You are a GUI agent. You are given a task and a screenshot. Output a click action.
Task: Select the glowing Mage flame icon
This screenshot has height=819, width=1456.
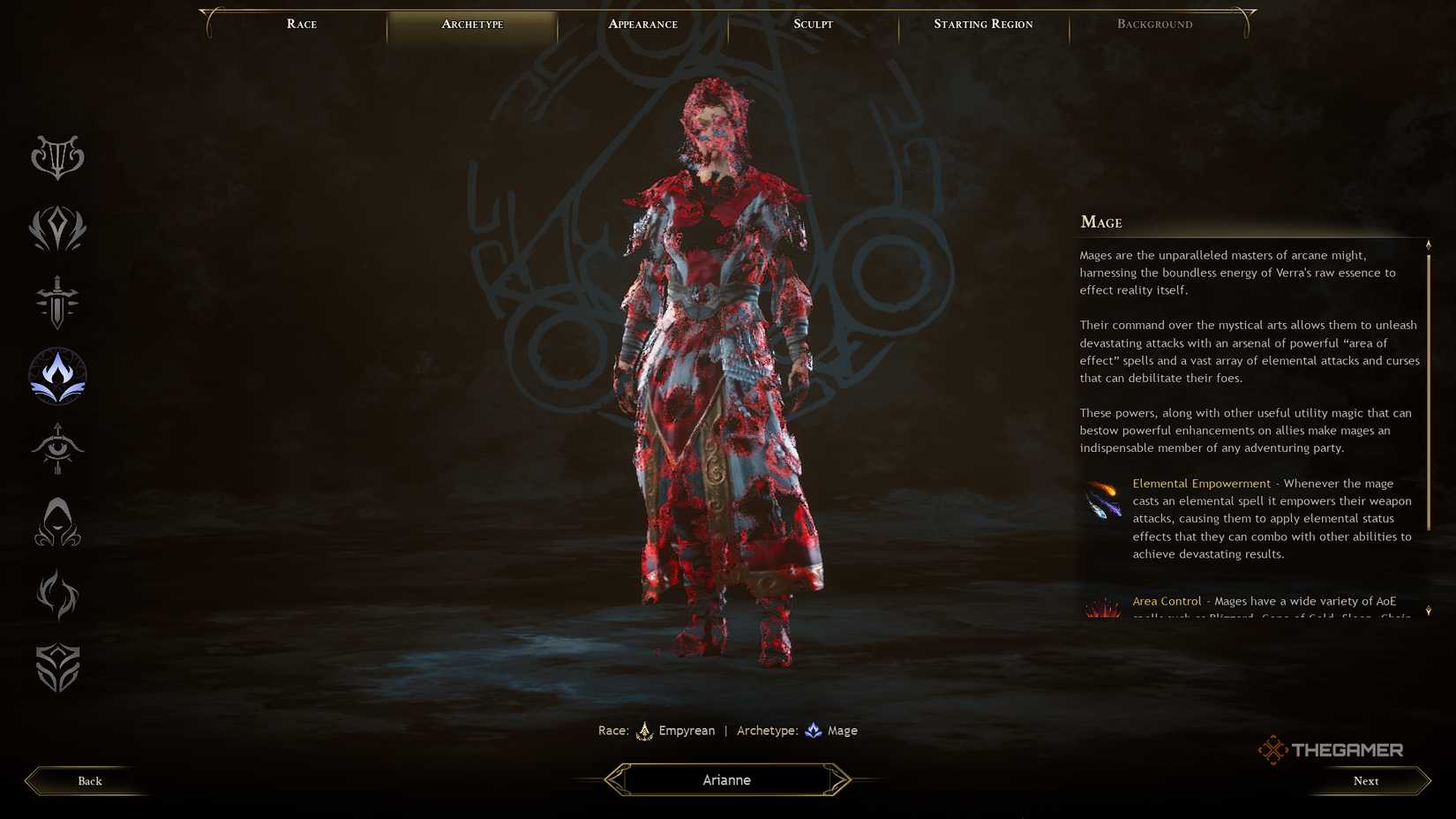(56, 375)
